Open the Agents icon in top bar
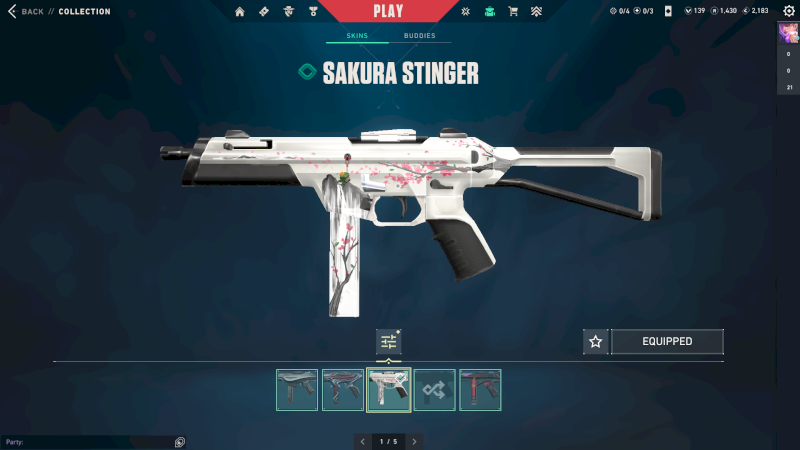Screen dimensions: 800x450 [x=288, y=12]
